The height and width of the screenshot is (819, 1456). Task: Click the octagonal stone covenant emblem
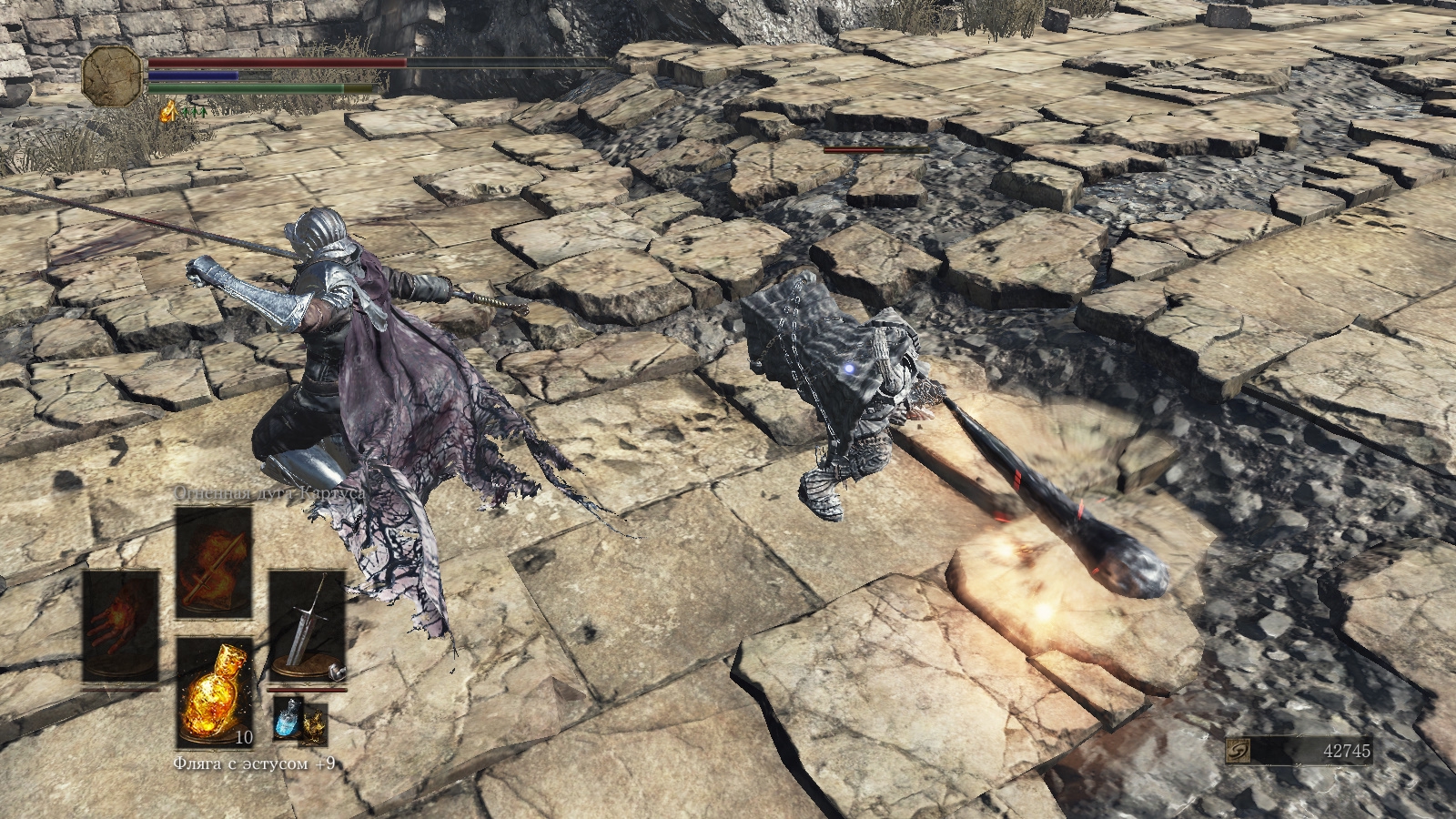113,75
